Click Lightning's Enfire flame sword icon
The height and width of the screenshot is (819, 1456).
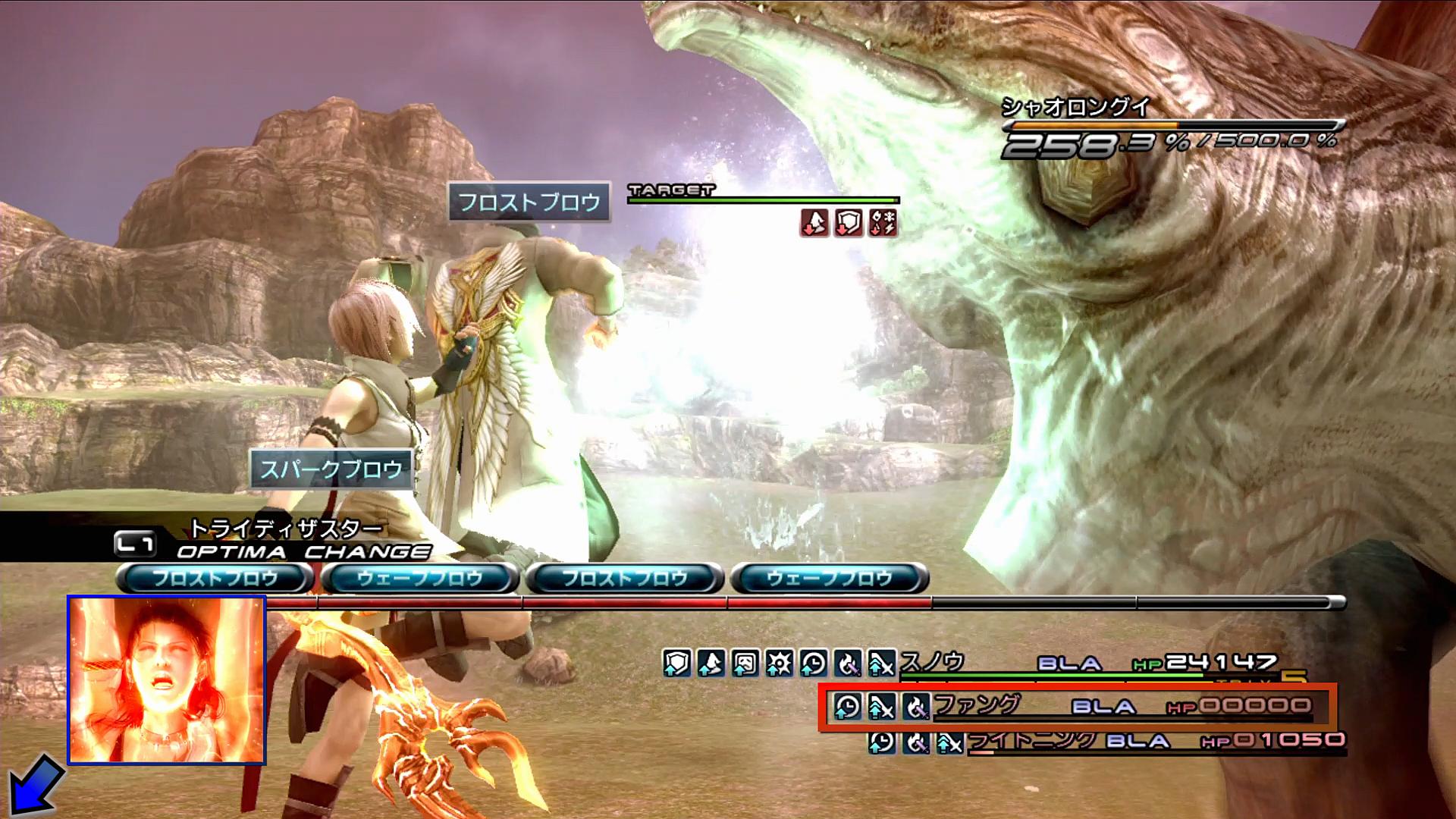click(915, 742)
